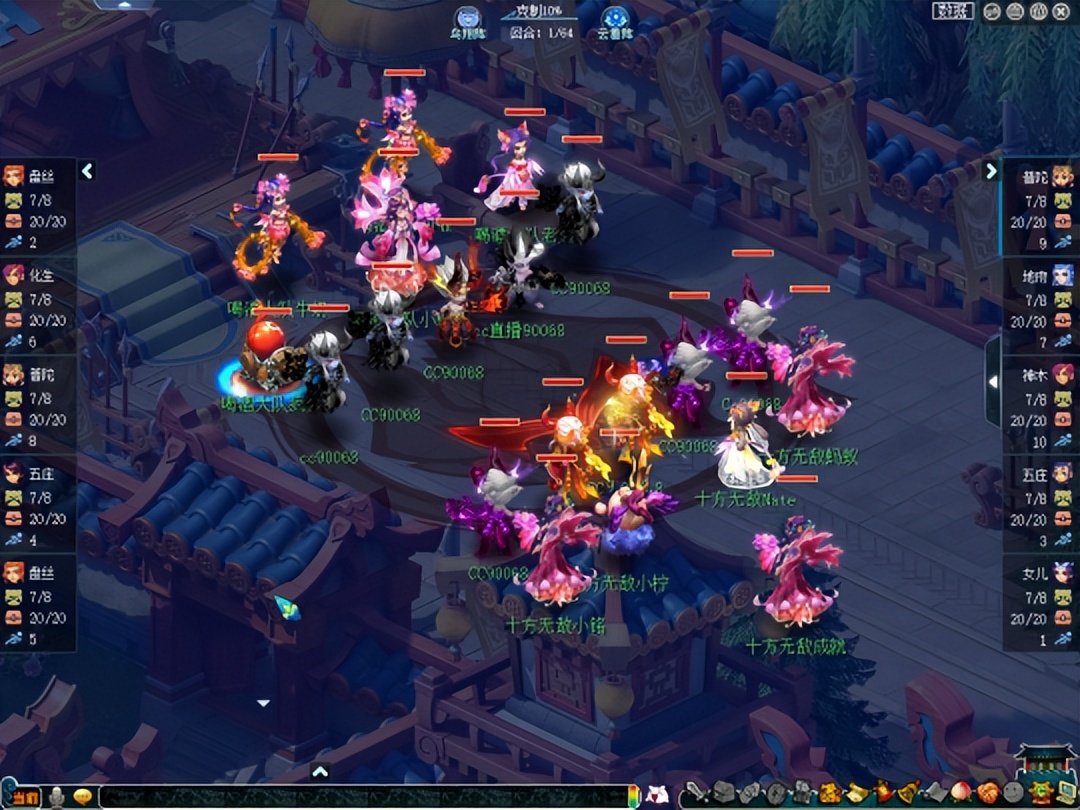The height and width of the screenshot is (810, 1080).
Task: Collapse the left team panel arrow
Action: click(x=87, y=171)
